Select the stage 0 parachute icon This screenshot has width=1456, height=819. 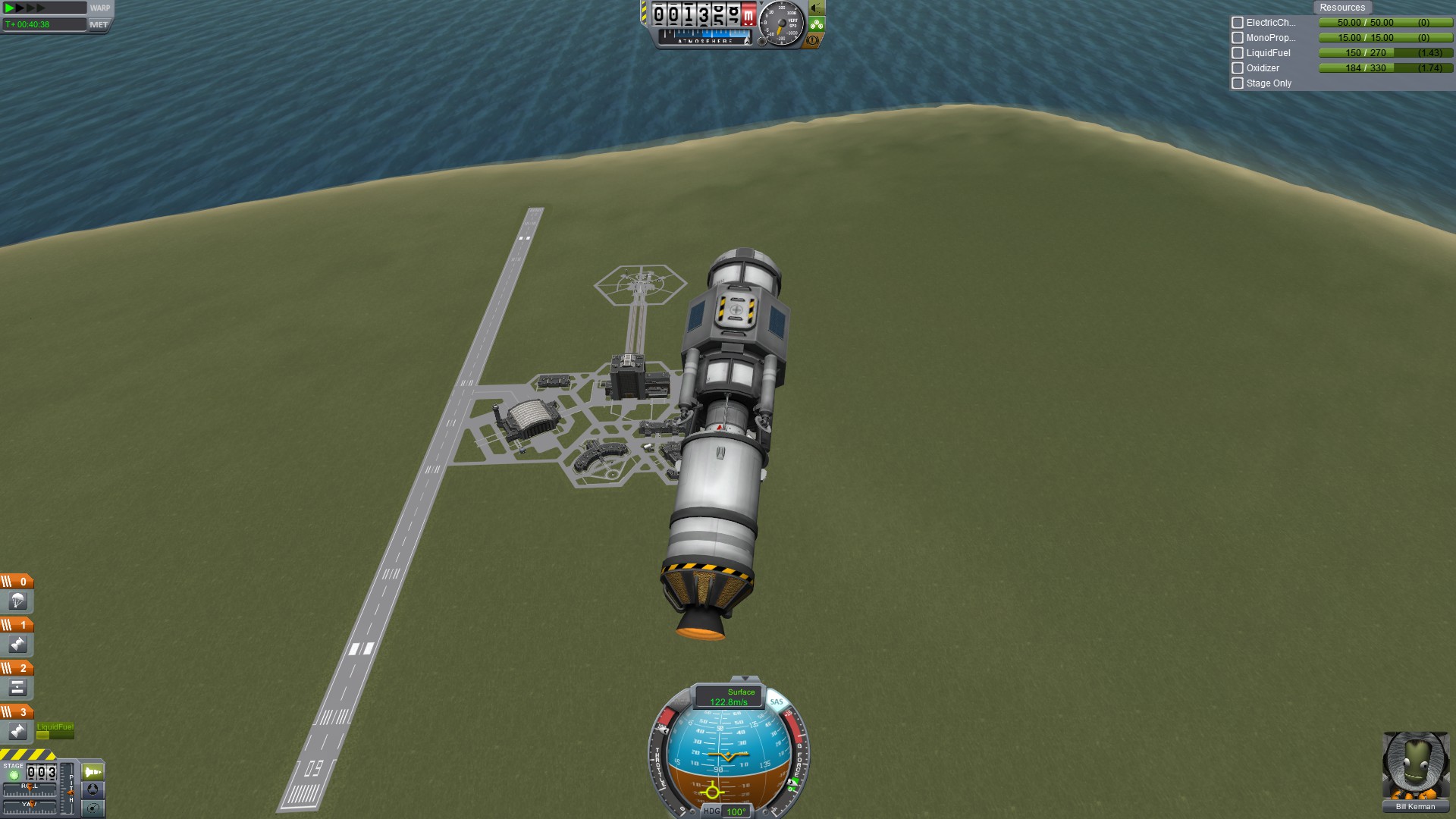(x=17, y=601)
